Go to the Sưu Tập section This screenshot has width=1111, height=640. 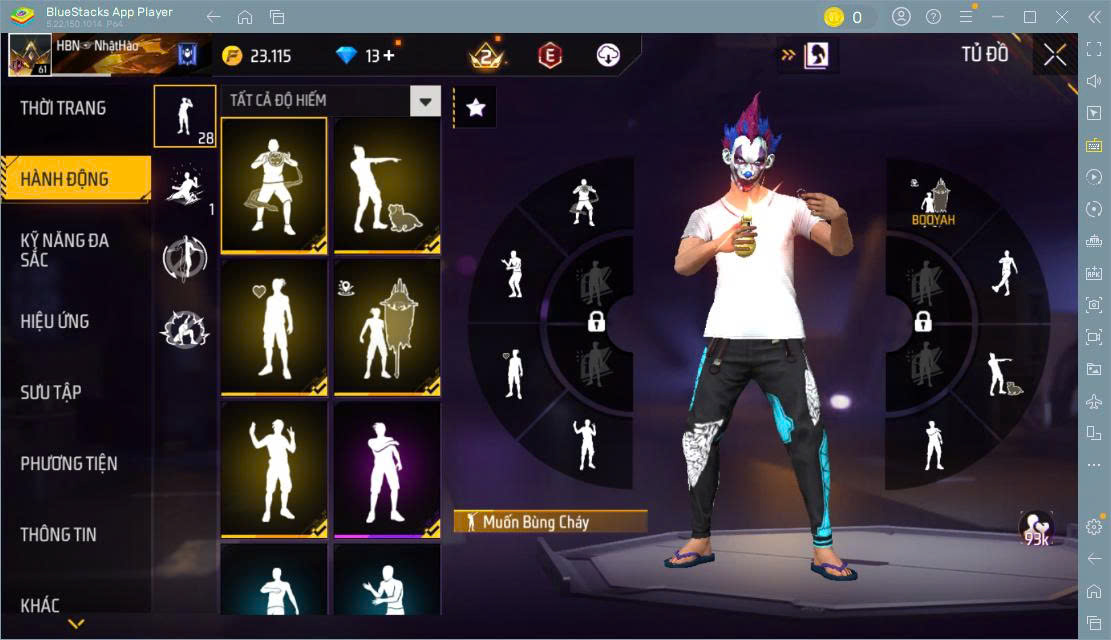coord(51,392)
